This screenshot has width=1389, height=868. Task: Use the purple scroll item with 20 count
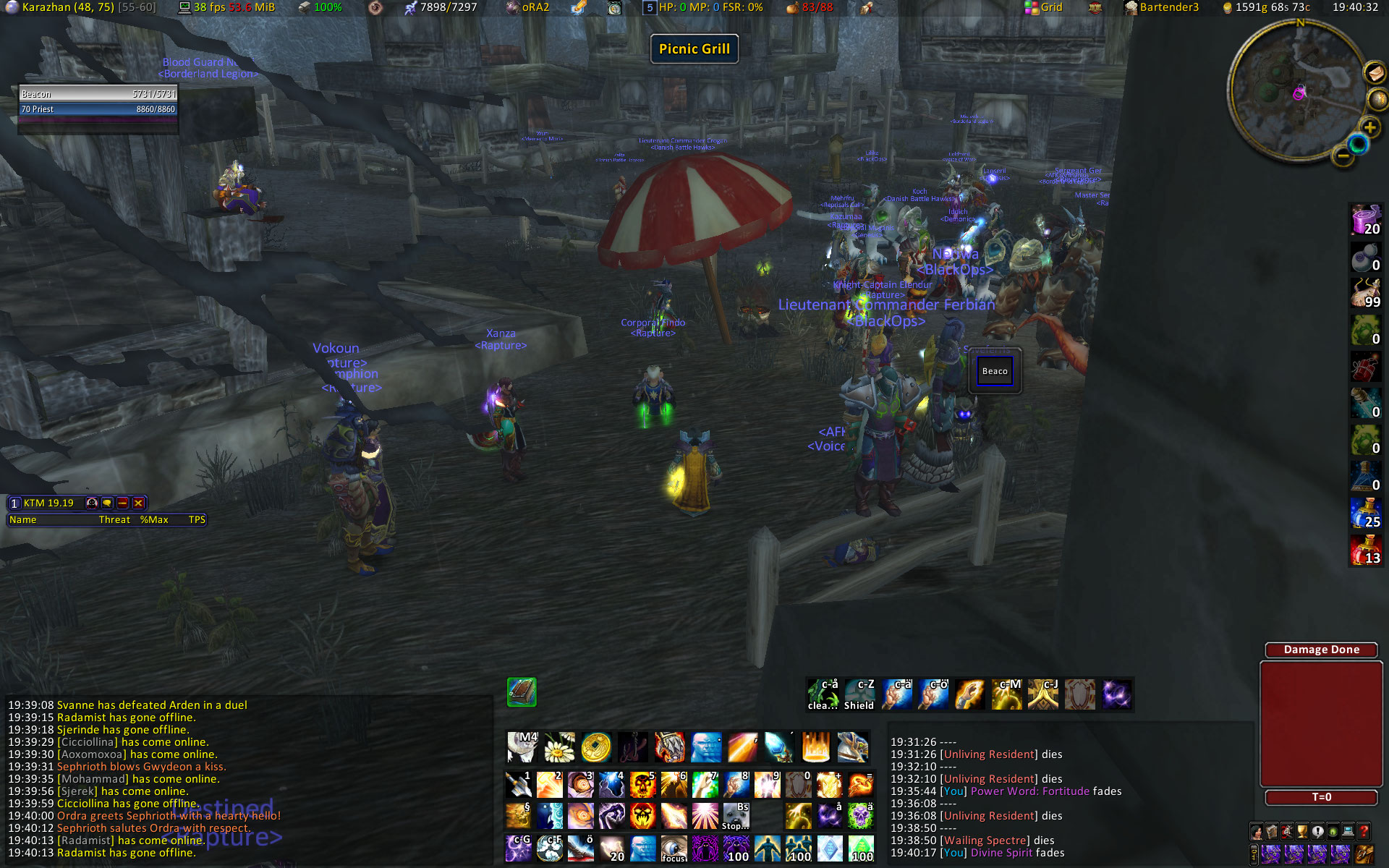point(1366,220)
